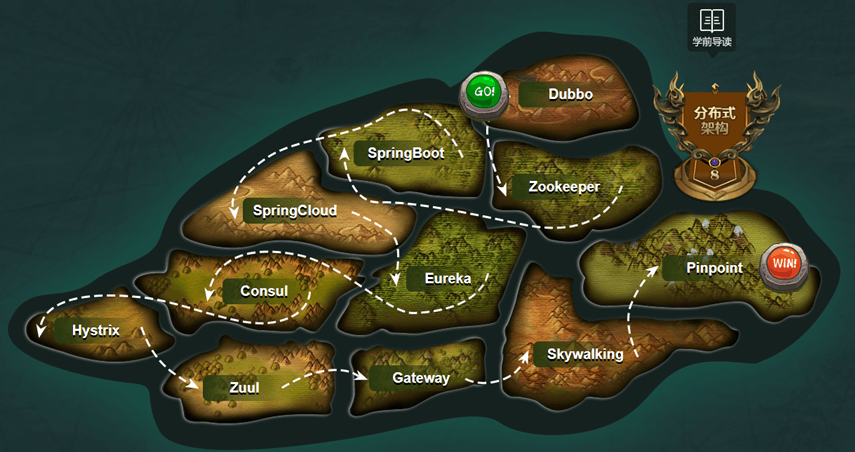The height and width of the screenshot is (452, 855).
Task: Click the green GO! start button
Action: pos(484,92)
